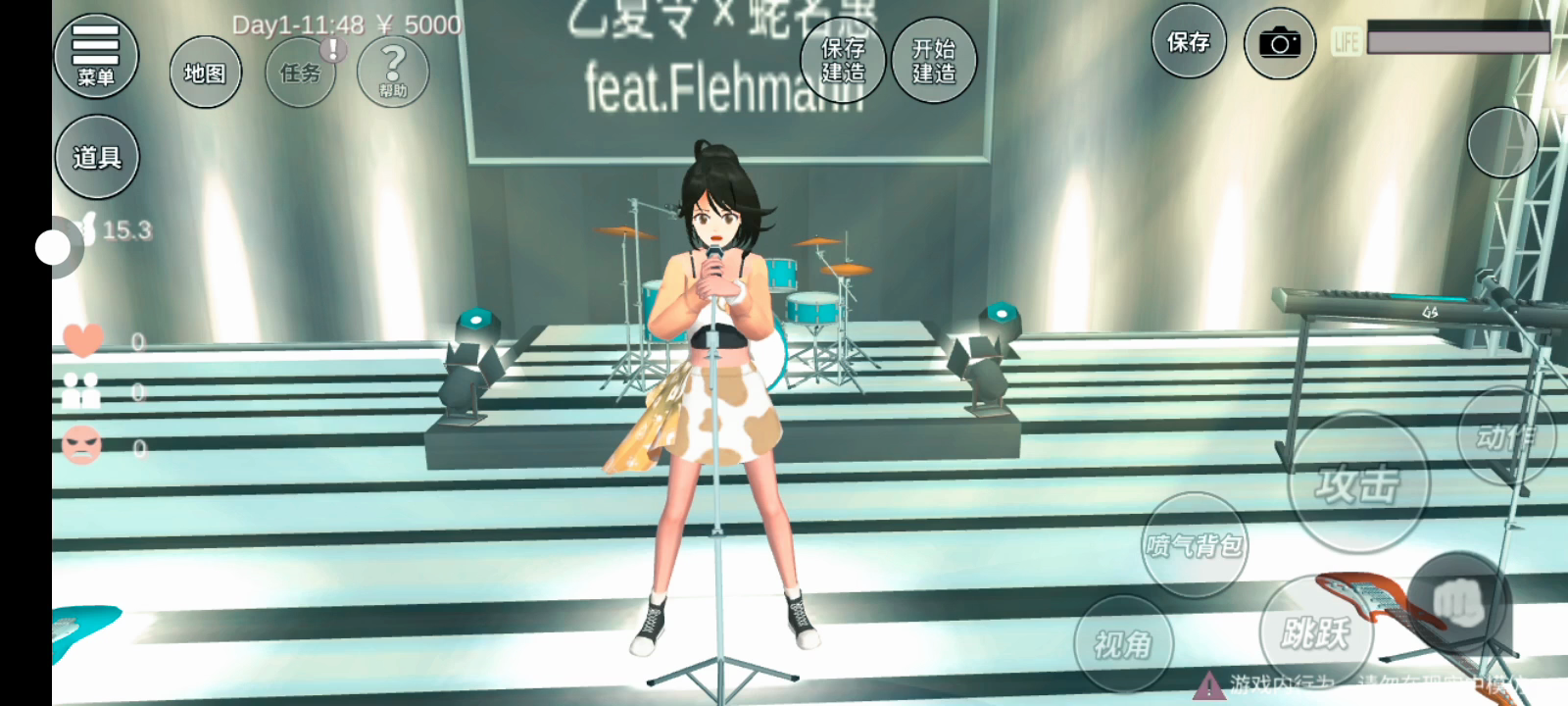This screenshot has width=1568, height=706.
Task: Switch camera with the 视角 button
Action: 1123,644
